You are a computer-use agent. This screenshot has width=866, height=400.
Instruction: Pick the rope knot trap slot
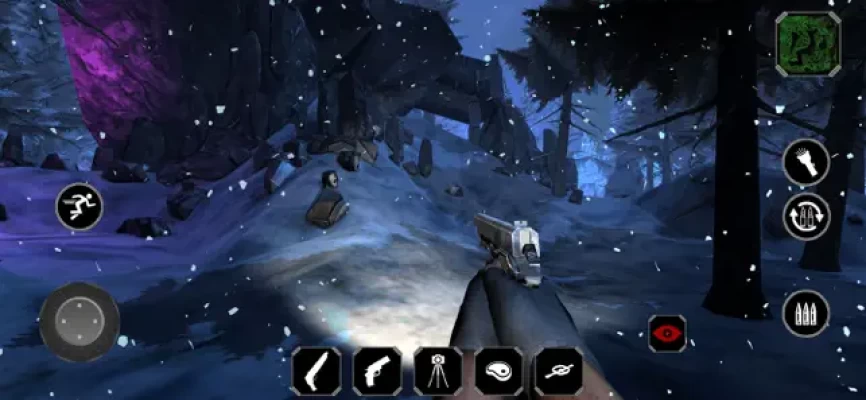(x=558, y=371)
